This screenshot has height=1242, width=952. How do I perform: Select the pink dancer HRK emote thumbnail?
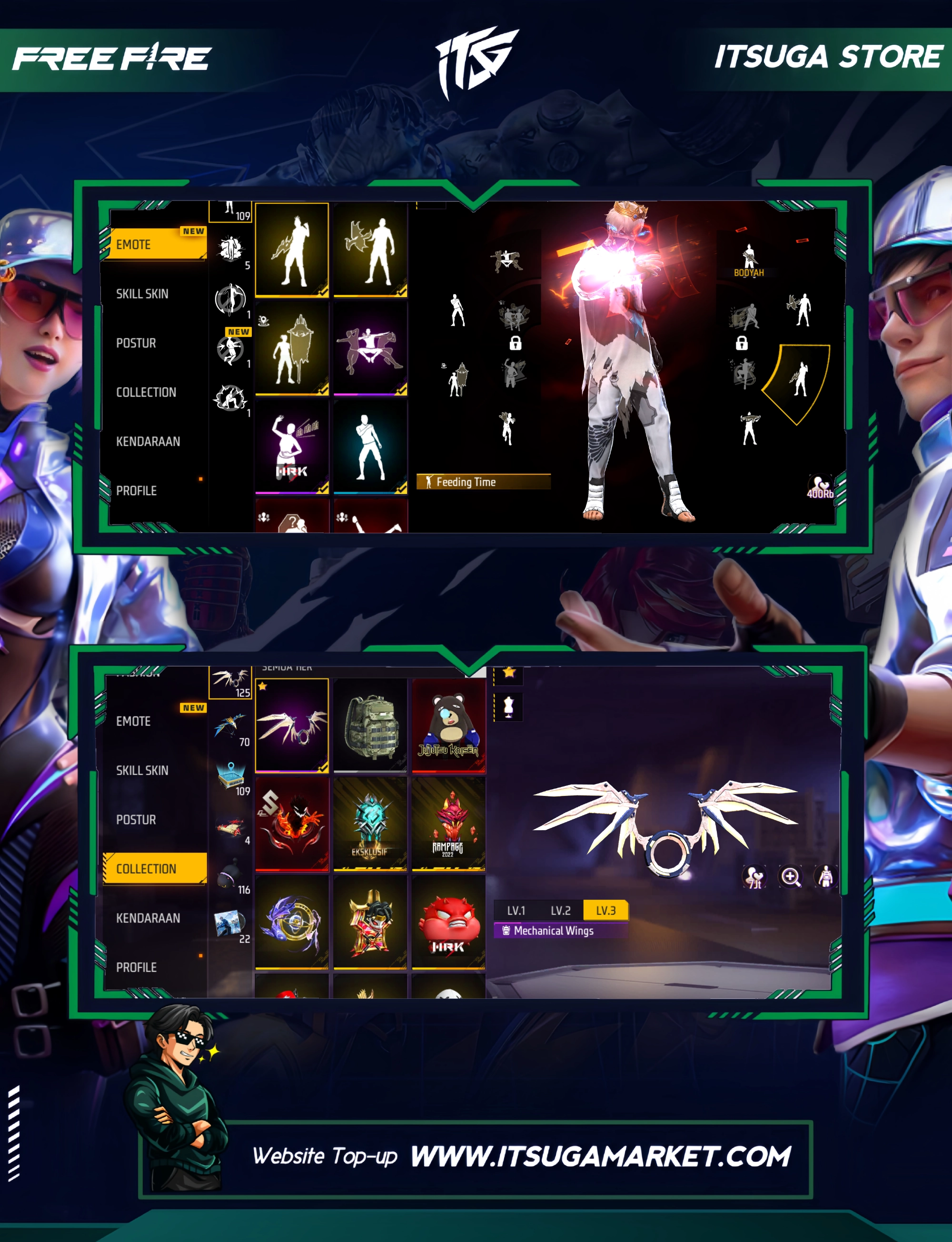(x=292, y=447)
